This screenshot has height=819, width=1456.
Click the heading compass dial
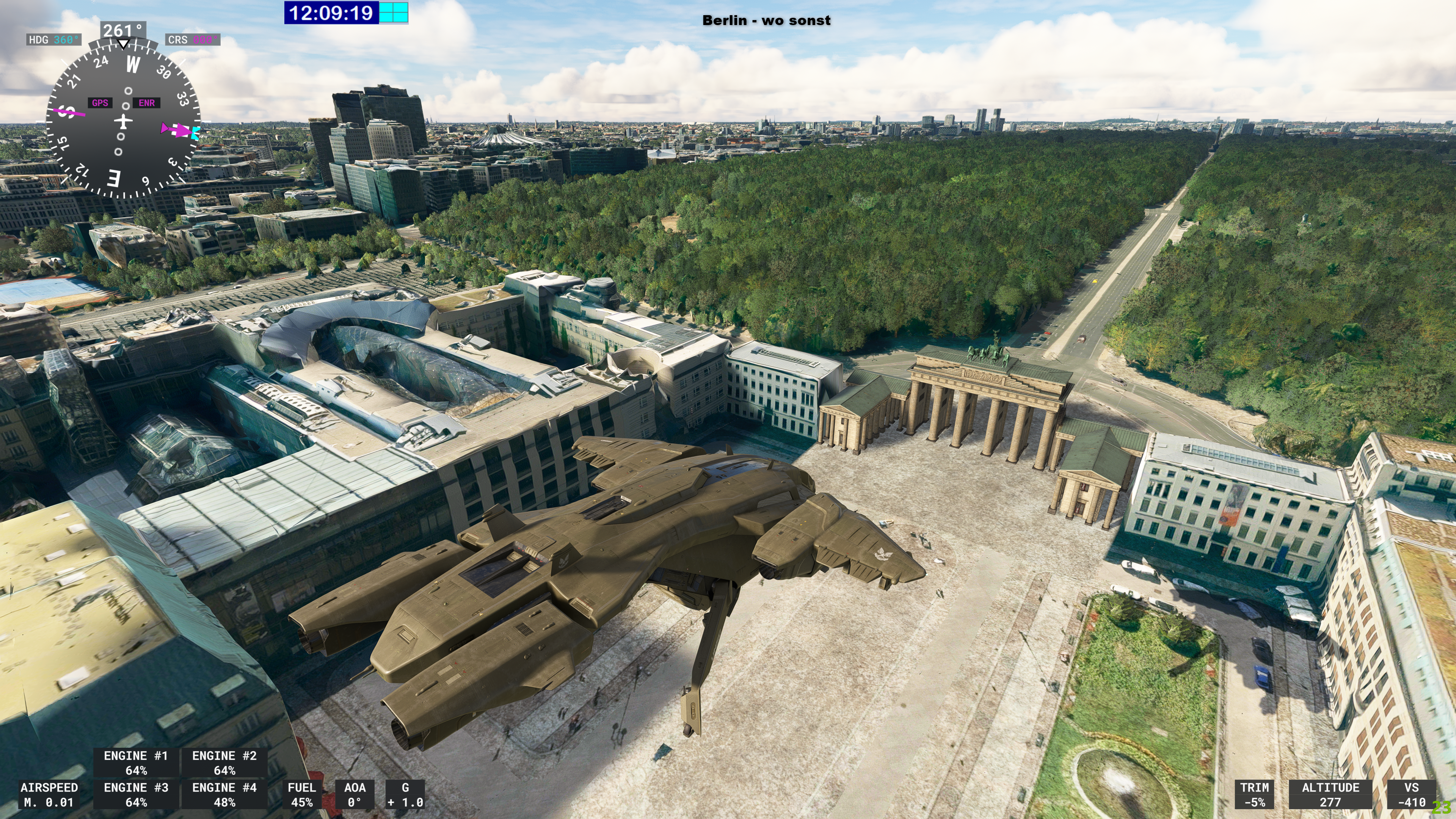tap(122, 120)
